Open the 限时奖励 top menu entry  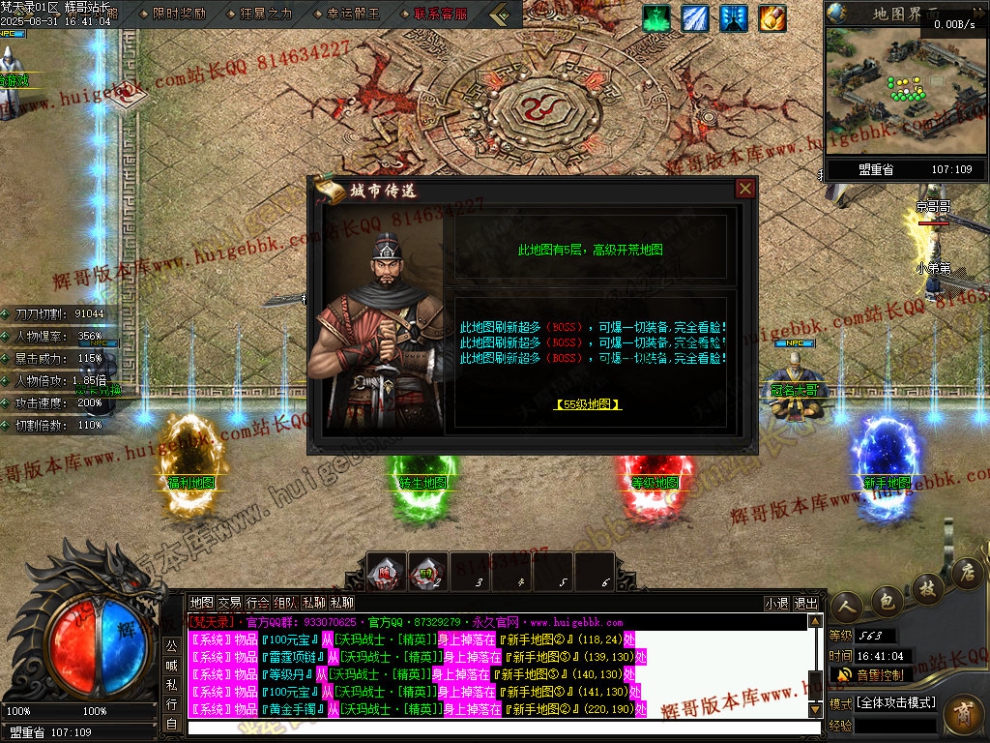(180, 14)
